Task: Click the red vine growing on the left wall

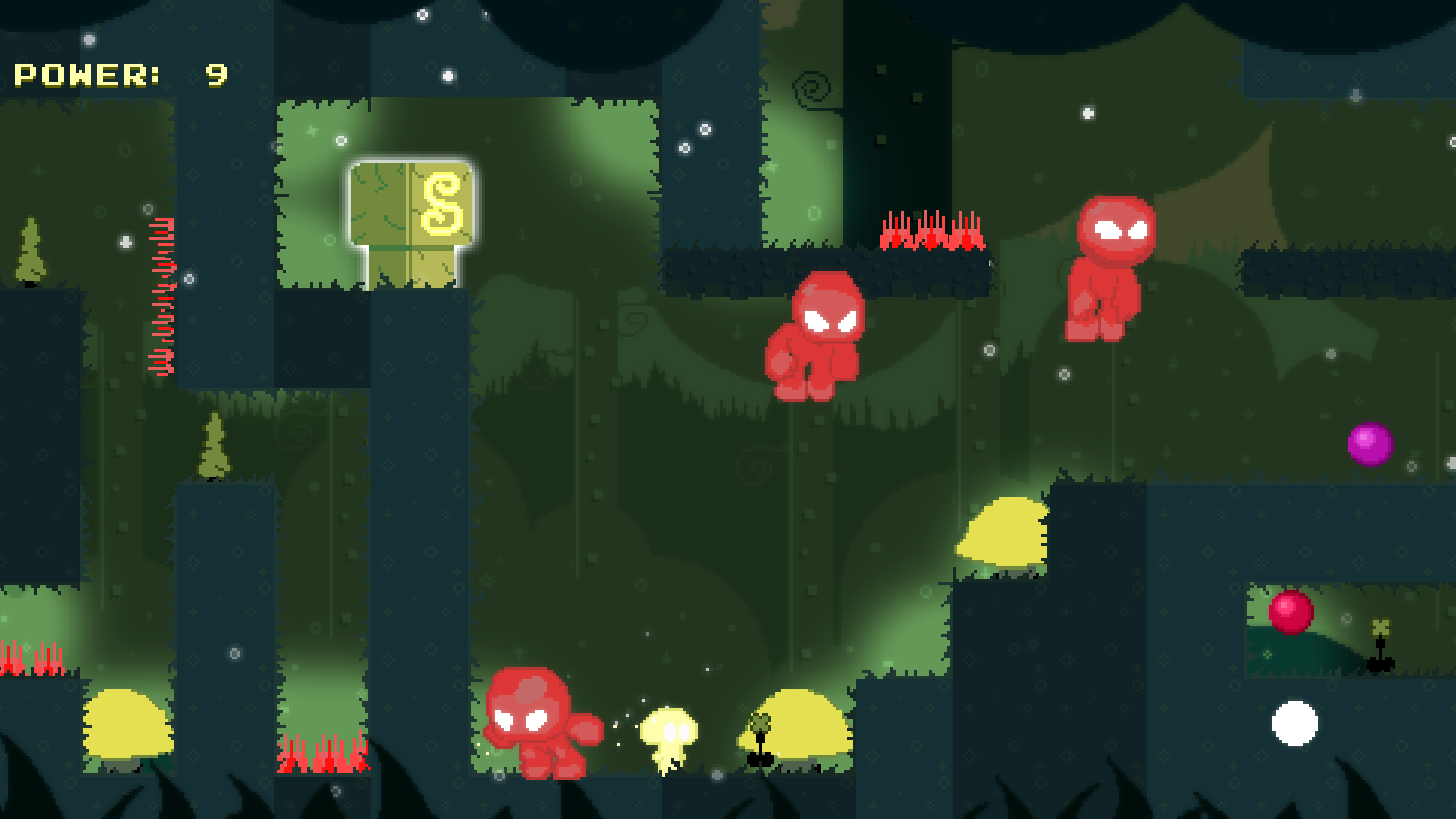Action: [163, 296]
